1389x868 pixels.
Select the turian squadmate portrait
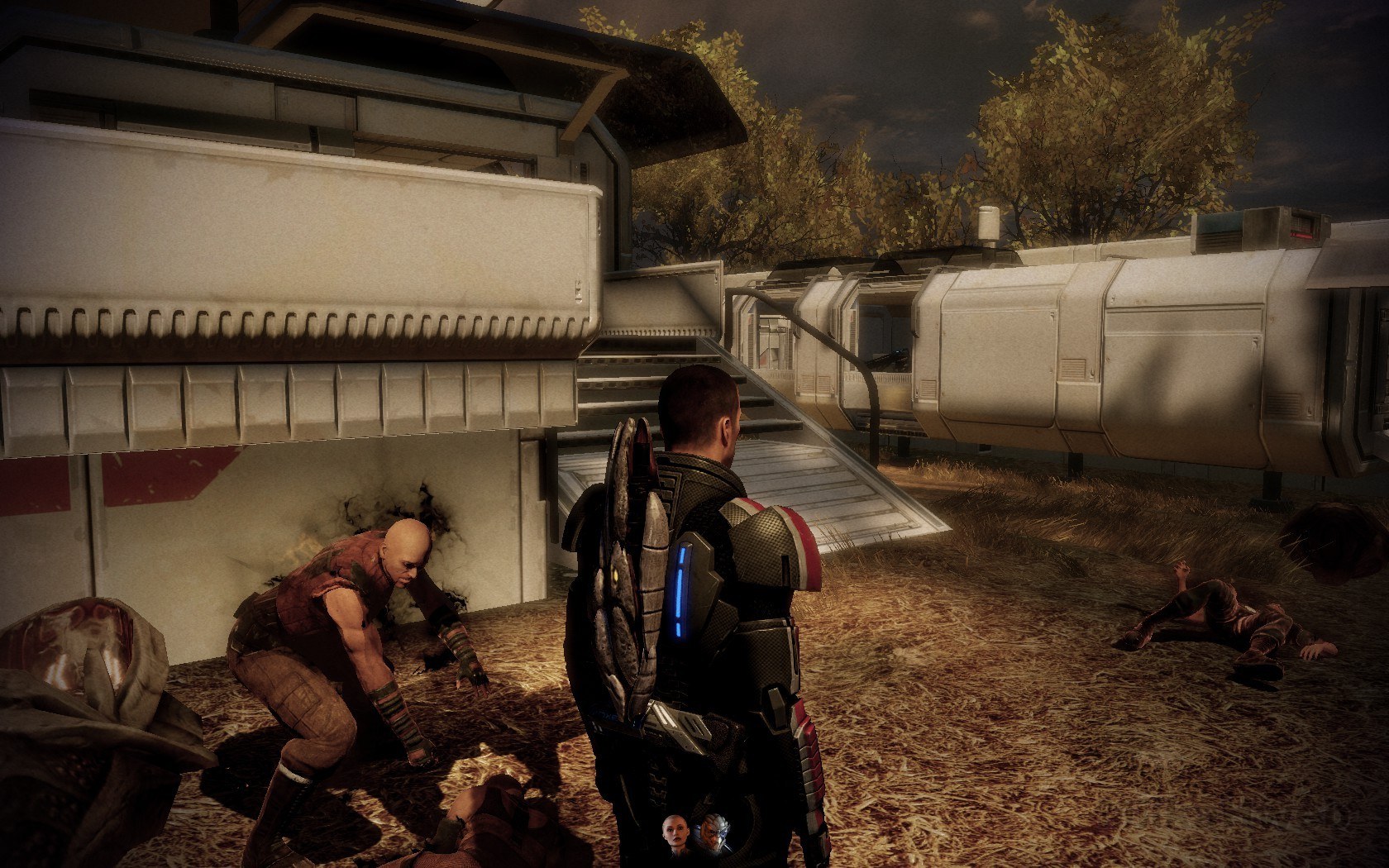[x=711, y=832]
